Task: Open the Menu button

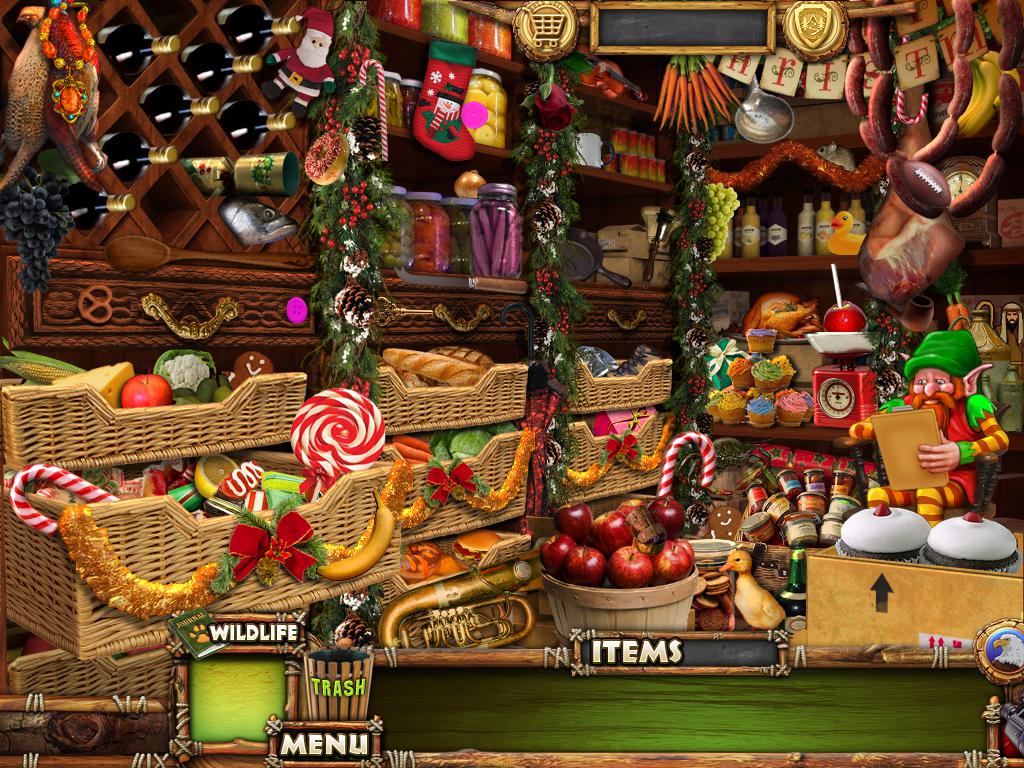Action: coord(322,743)
